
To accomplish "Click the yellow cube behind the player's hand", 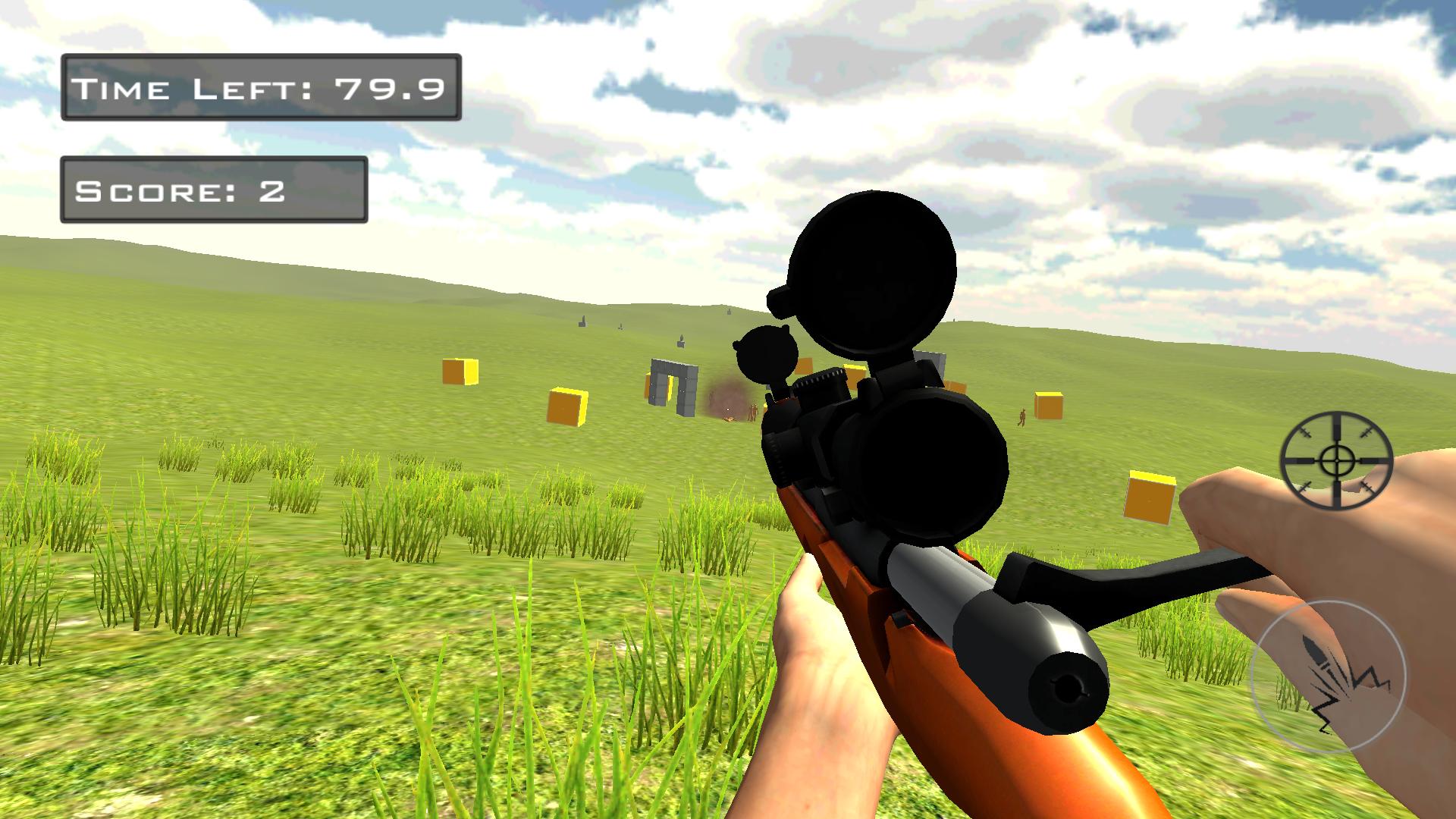I will click(x=1149, y=497).
